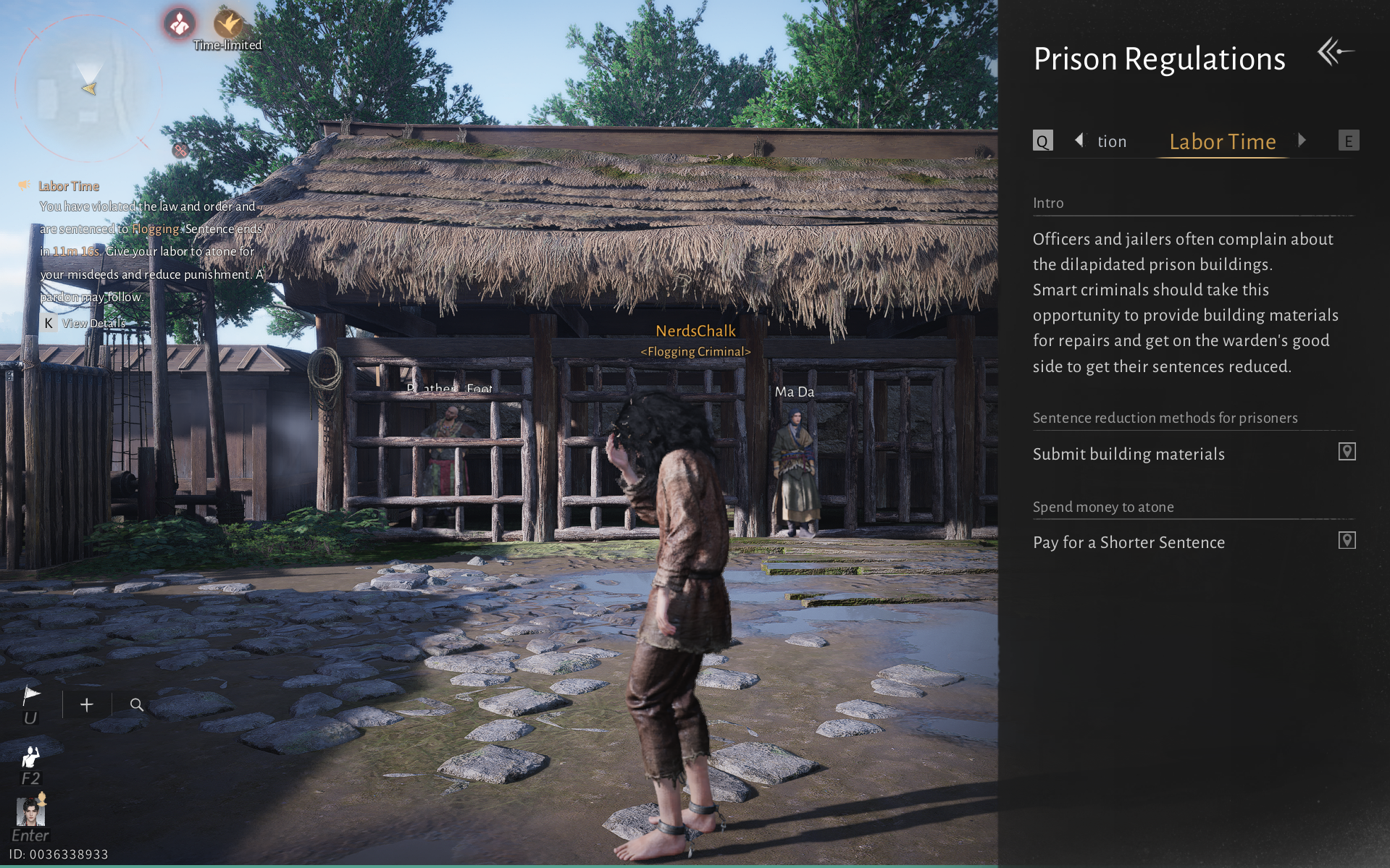The width and height of the screenshot is (1390, 868).
Task: Click the megaphone icon beside Labor Time notice
Action: point(24,185)
